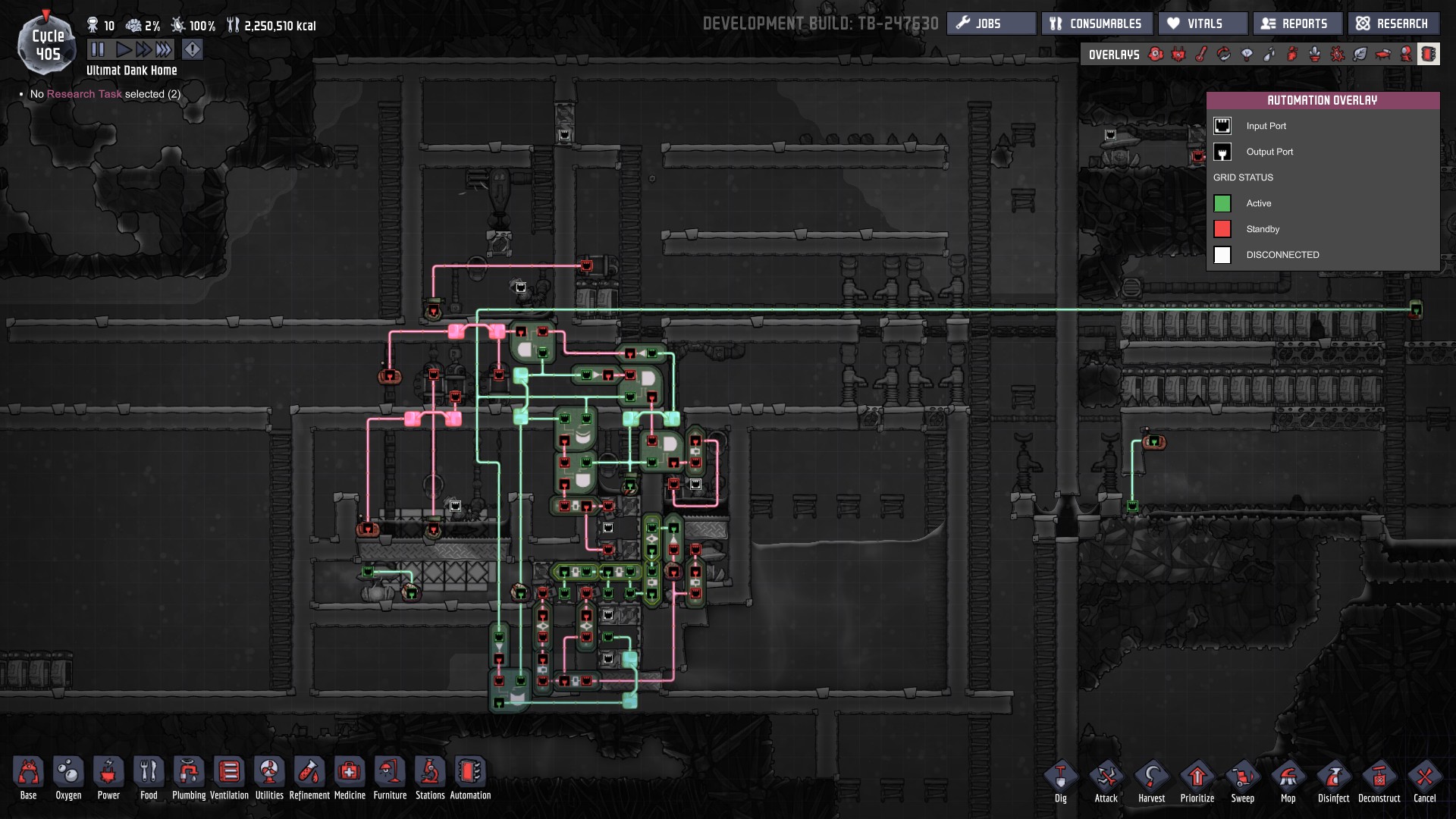Select the Deconstruct tool
1456x819 pixels.
click(1379, 779)
